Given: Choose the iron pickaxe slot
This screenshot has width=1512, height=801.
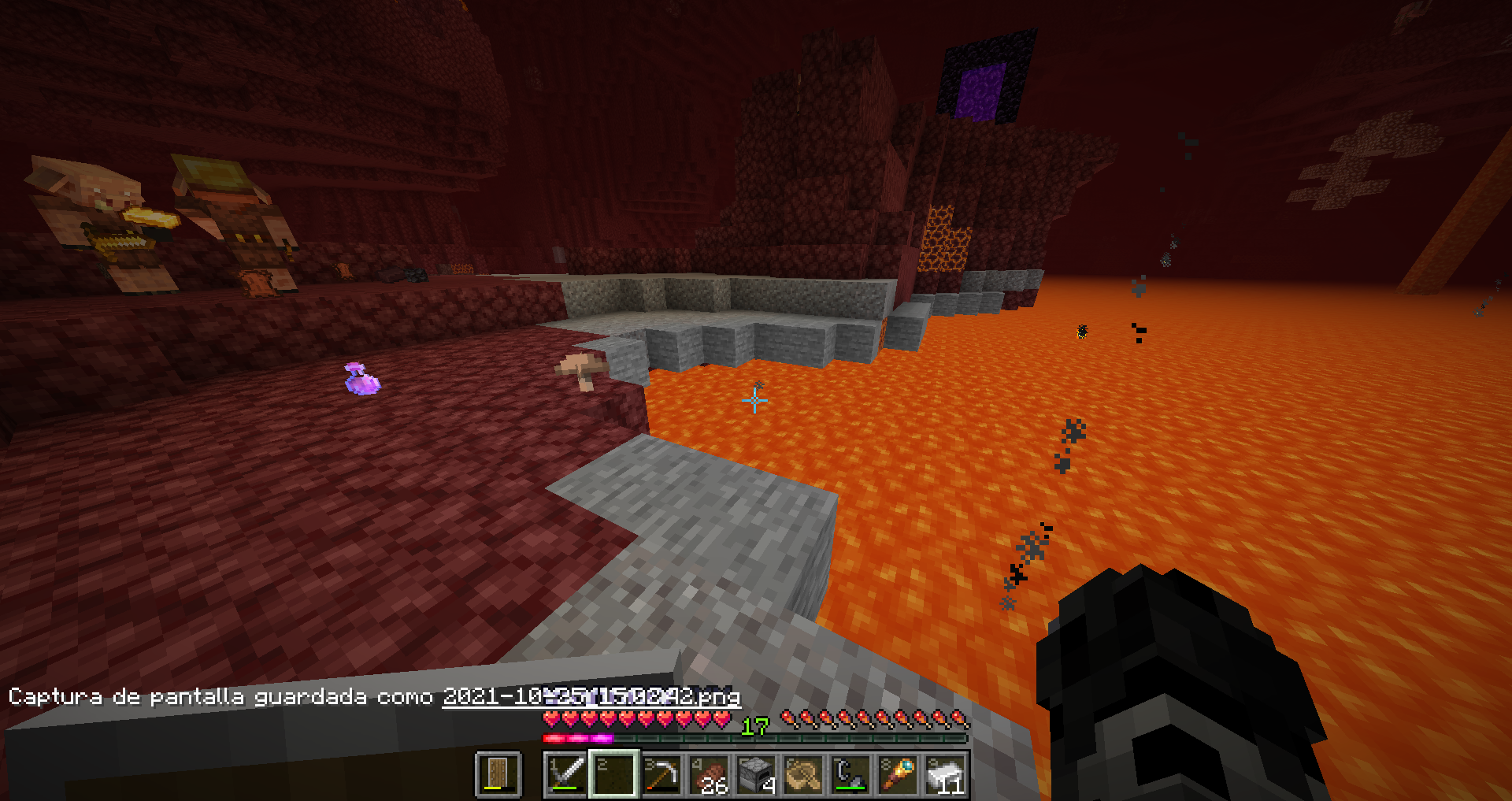Looking at the screenshot, I should click(x=661, y=774).
